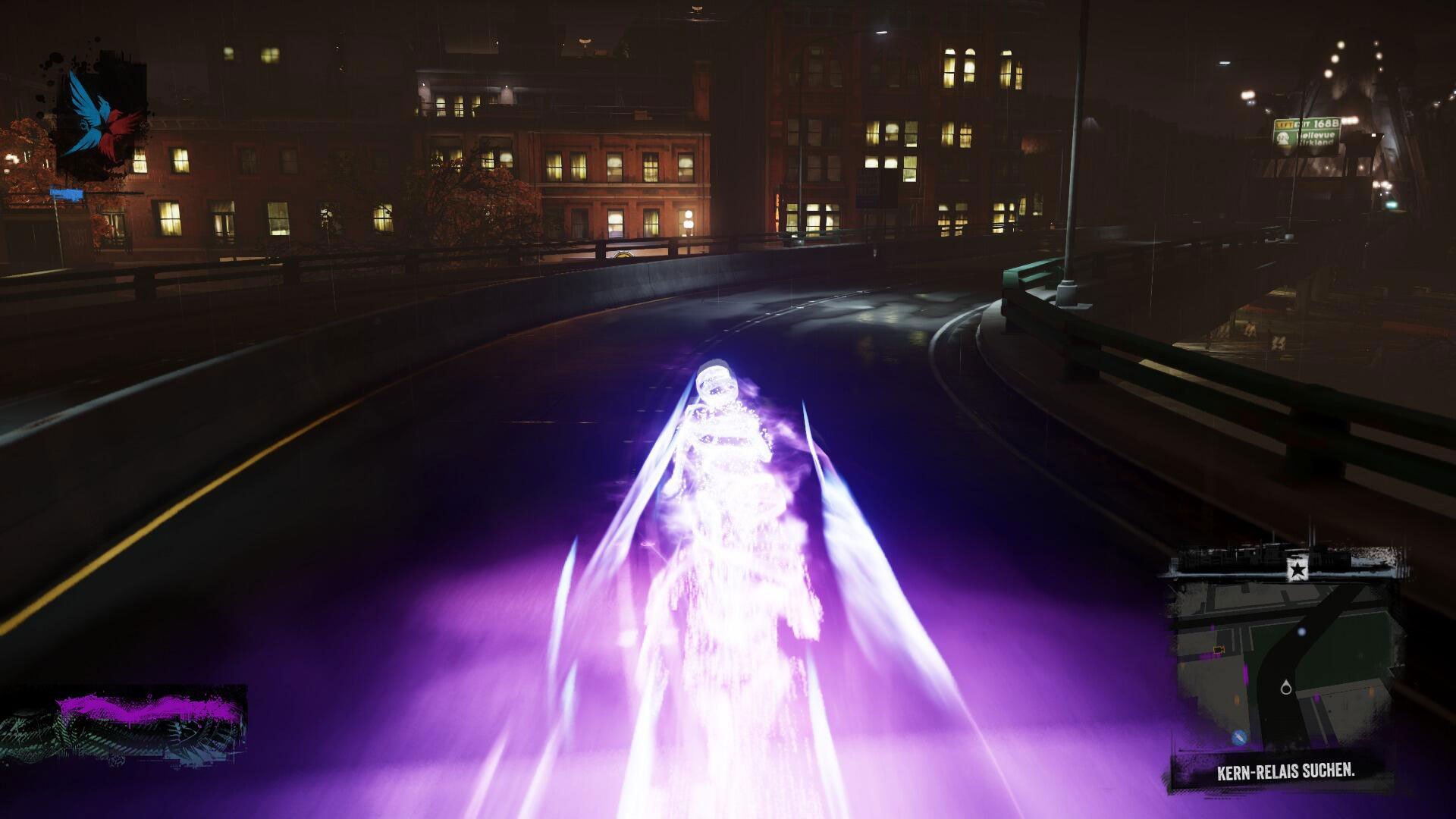The width and height of the screenshot is (1456, 819).
Task: Select an orange collectible dot on the minimap
Action: 1235,699
